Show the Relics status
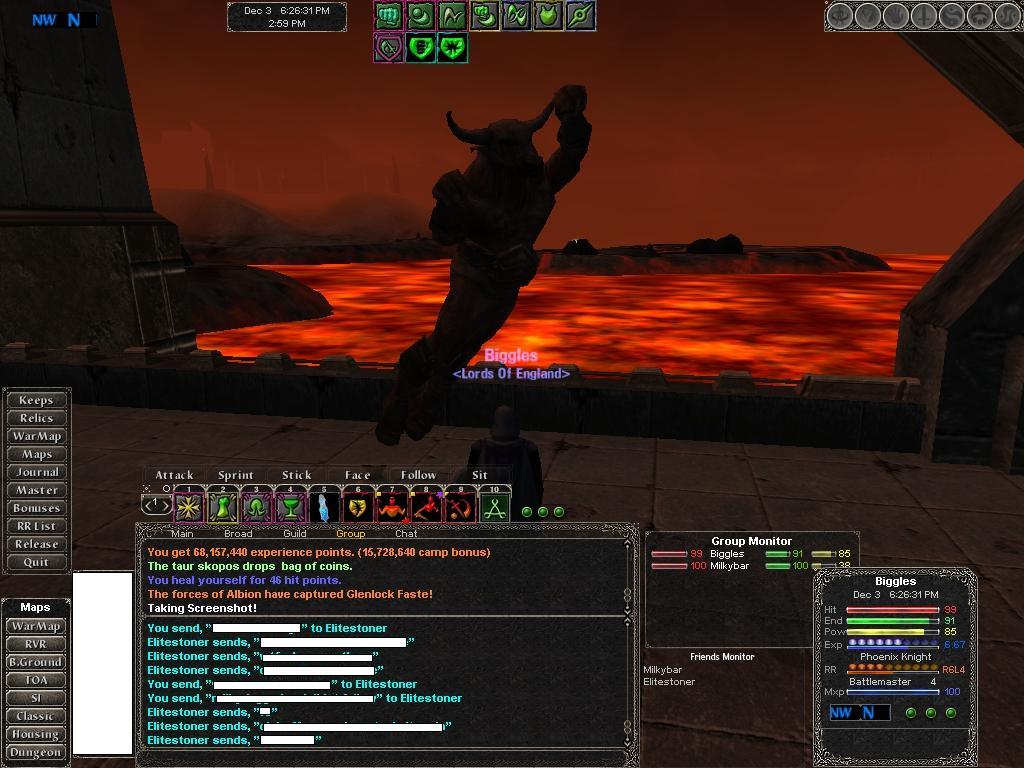The image size is (1024, 768). point(36,418)
